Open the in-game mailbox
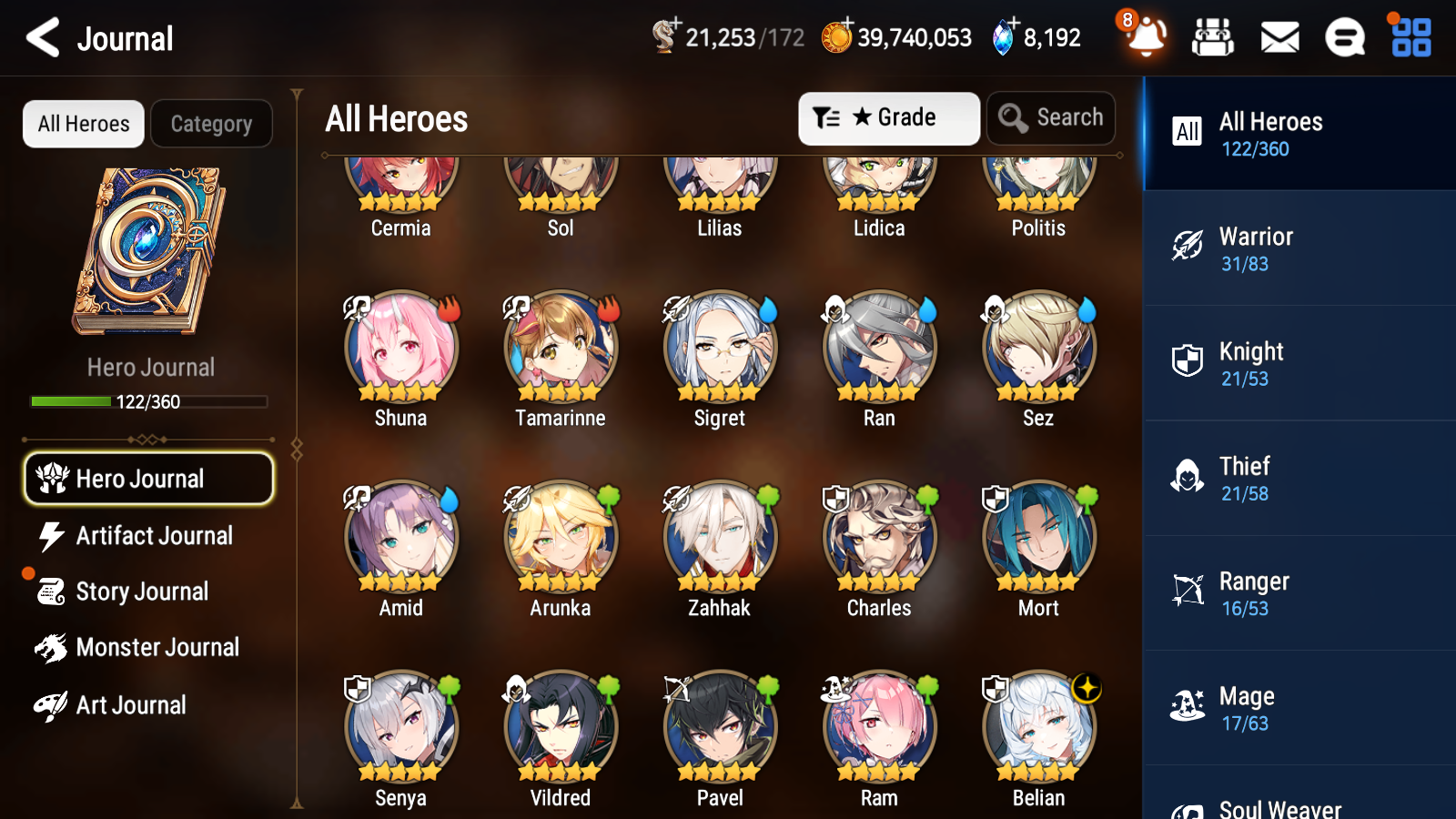 [1279, 37]
